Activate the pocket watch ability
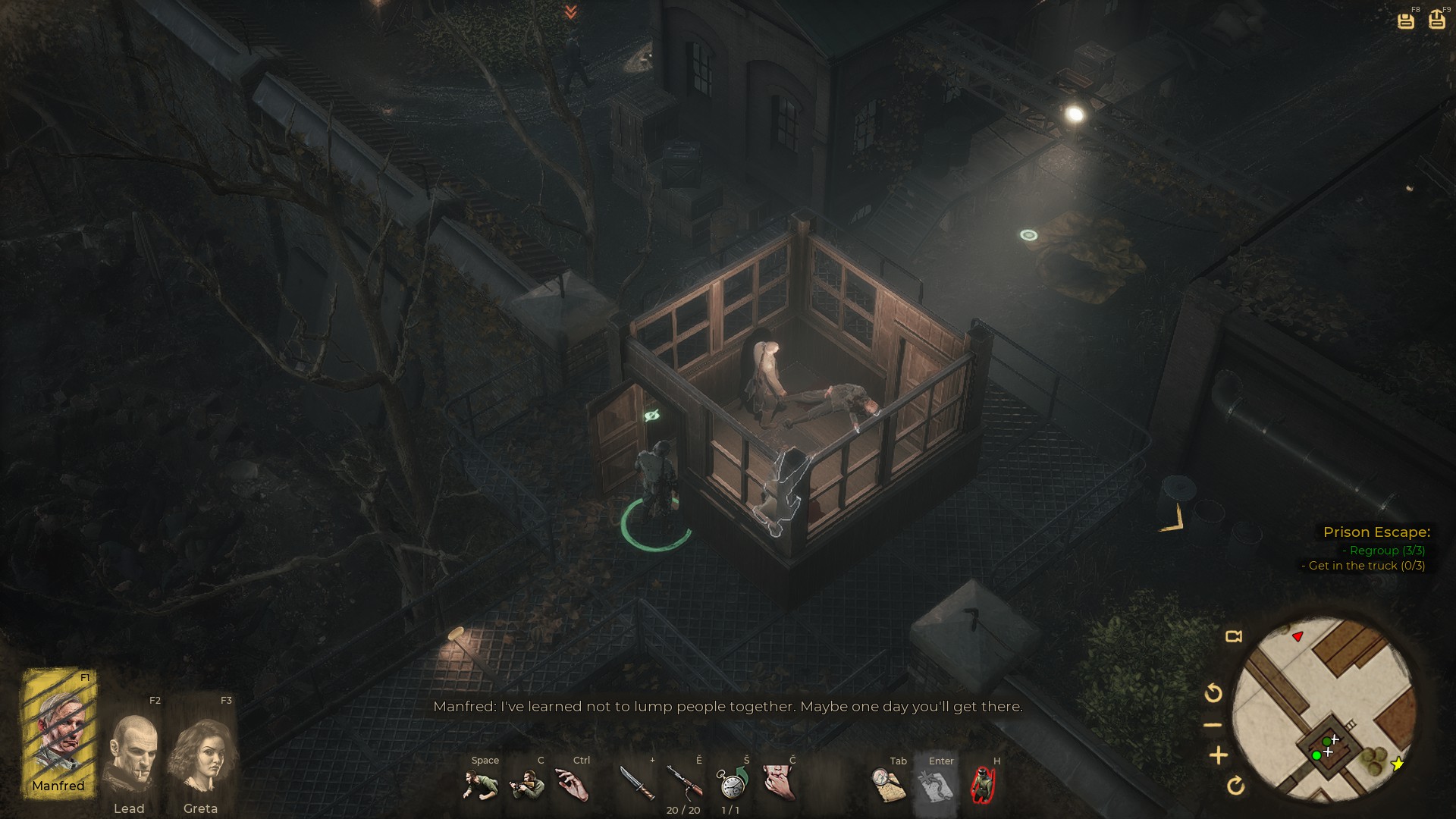This screenshot has height=819, width=1456. click(732, 783)
